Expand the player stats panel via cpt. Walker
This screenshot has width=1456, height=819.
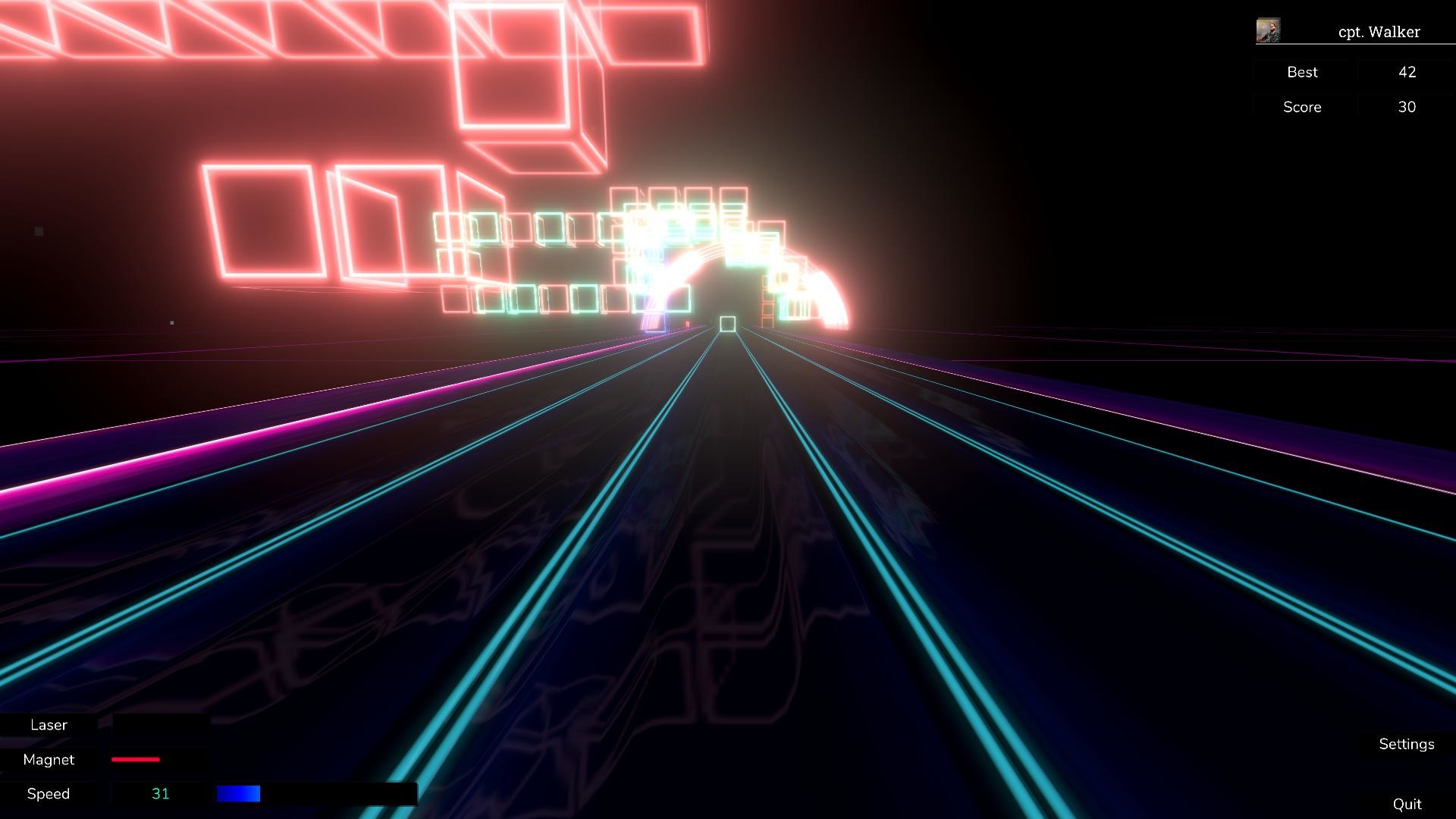point(1380,32)
